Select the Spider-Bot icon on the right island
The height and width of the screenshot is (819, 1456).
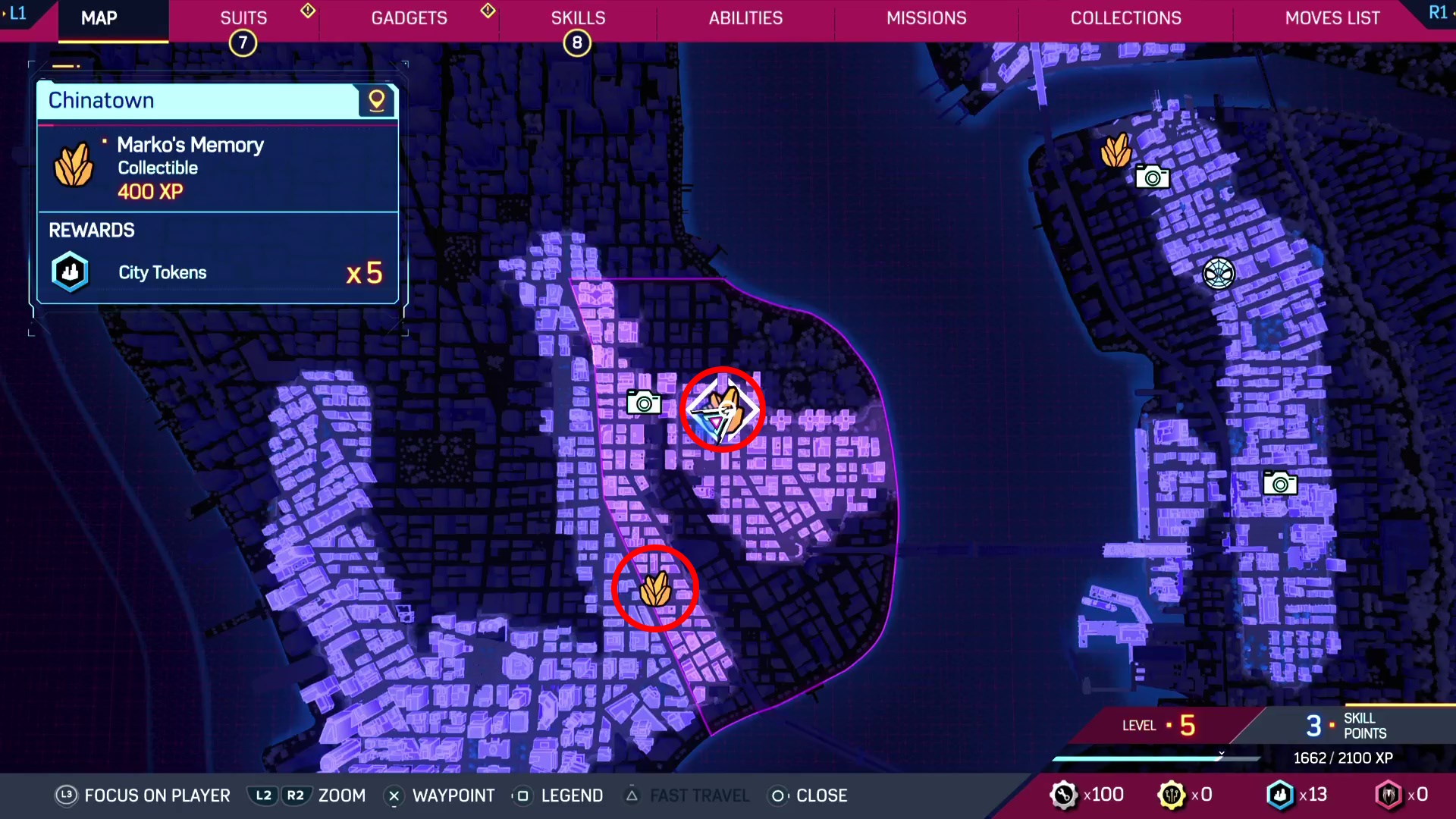click(1219, 274)
